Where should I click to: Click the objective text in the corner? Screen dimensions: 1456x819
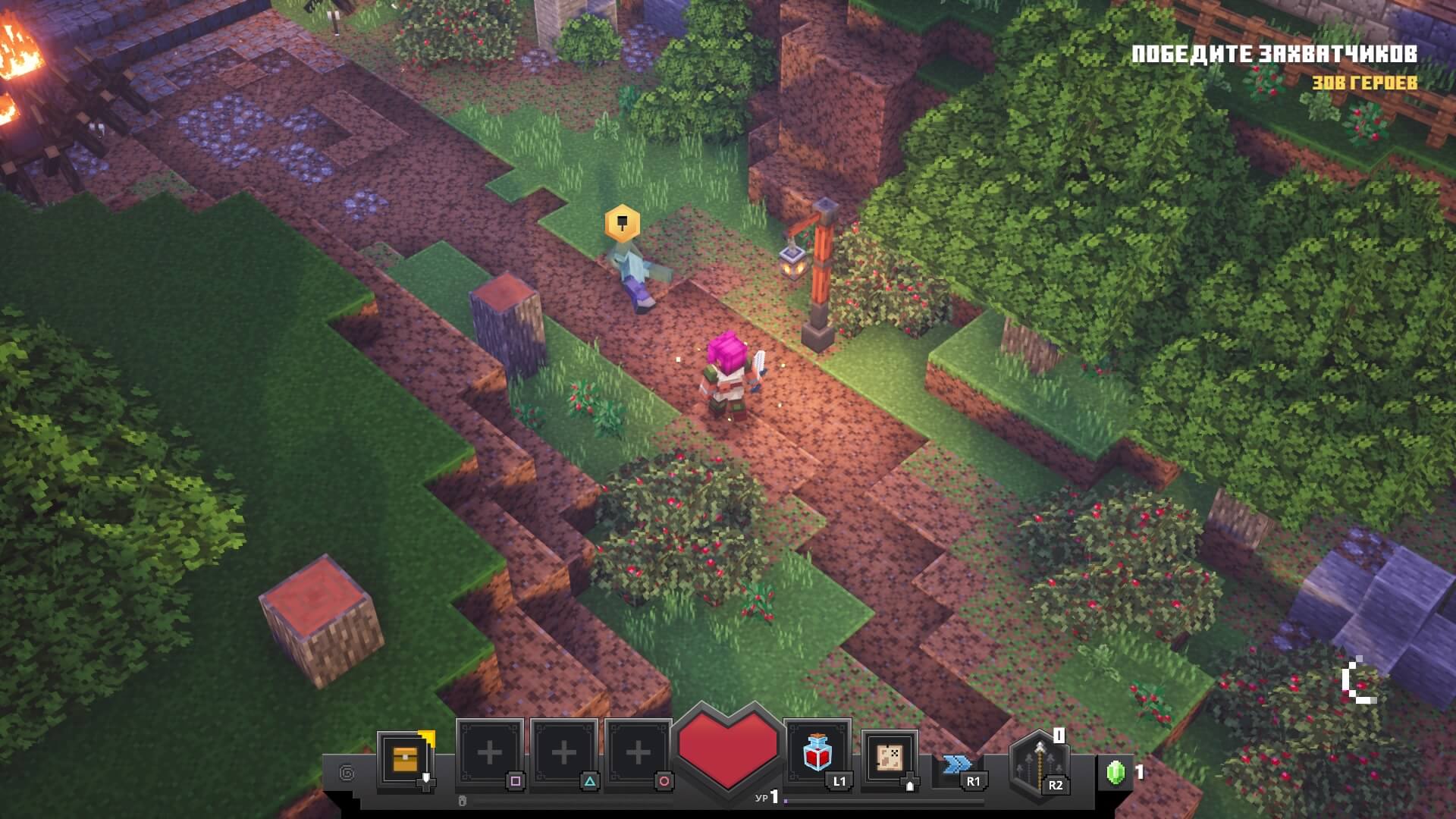point(1273,55)
